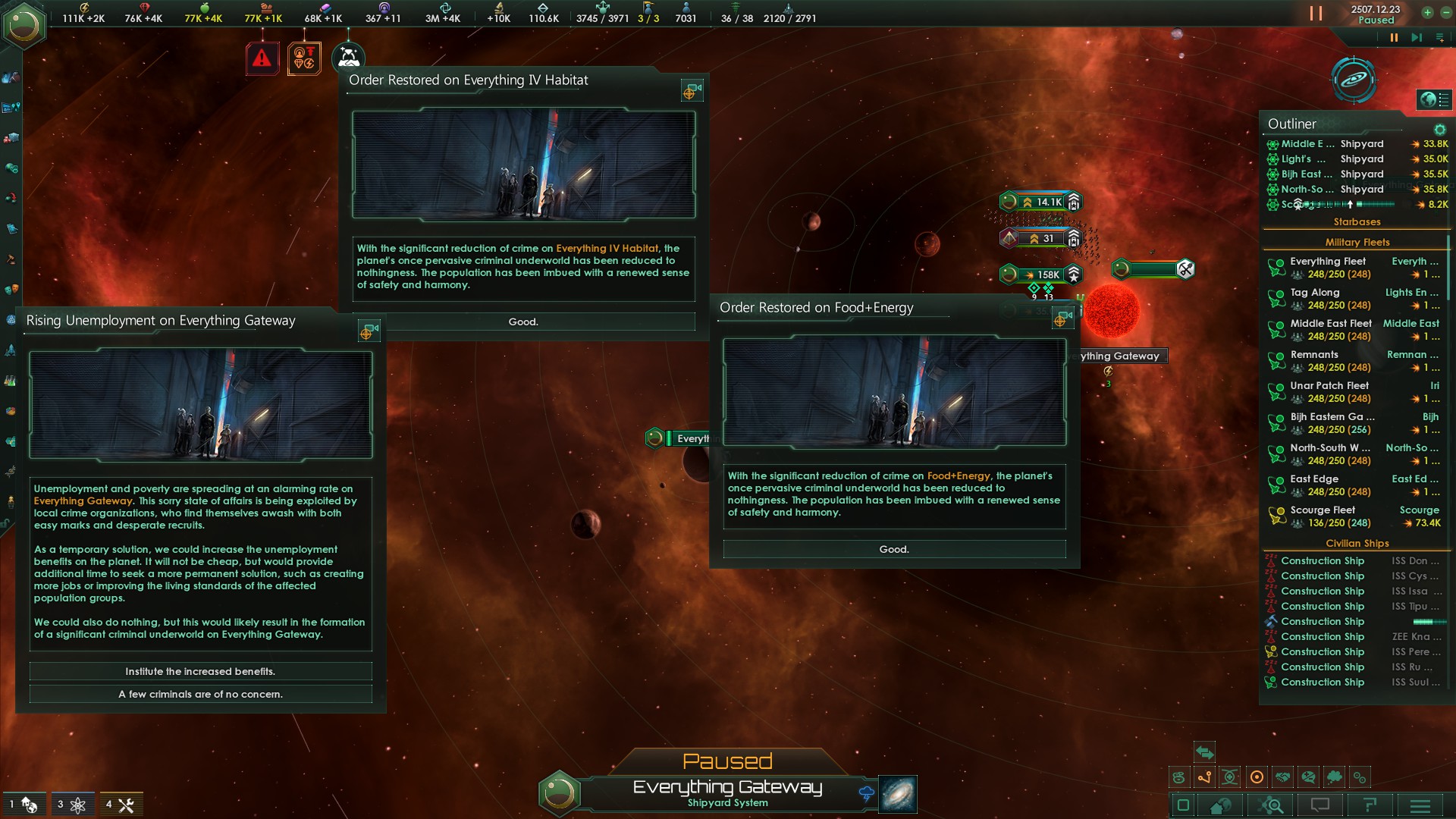Image resolution: width=1456 pixels, height=819 pixels.
Task: Expand the Starbases section header
Action: 1357,222
